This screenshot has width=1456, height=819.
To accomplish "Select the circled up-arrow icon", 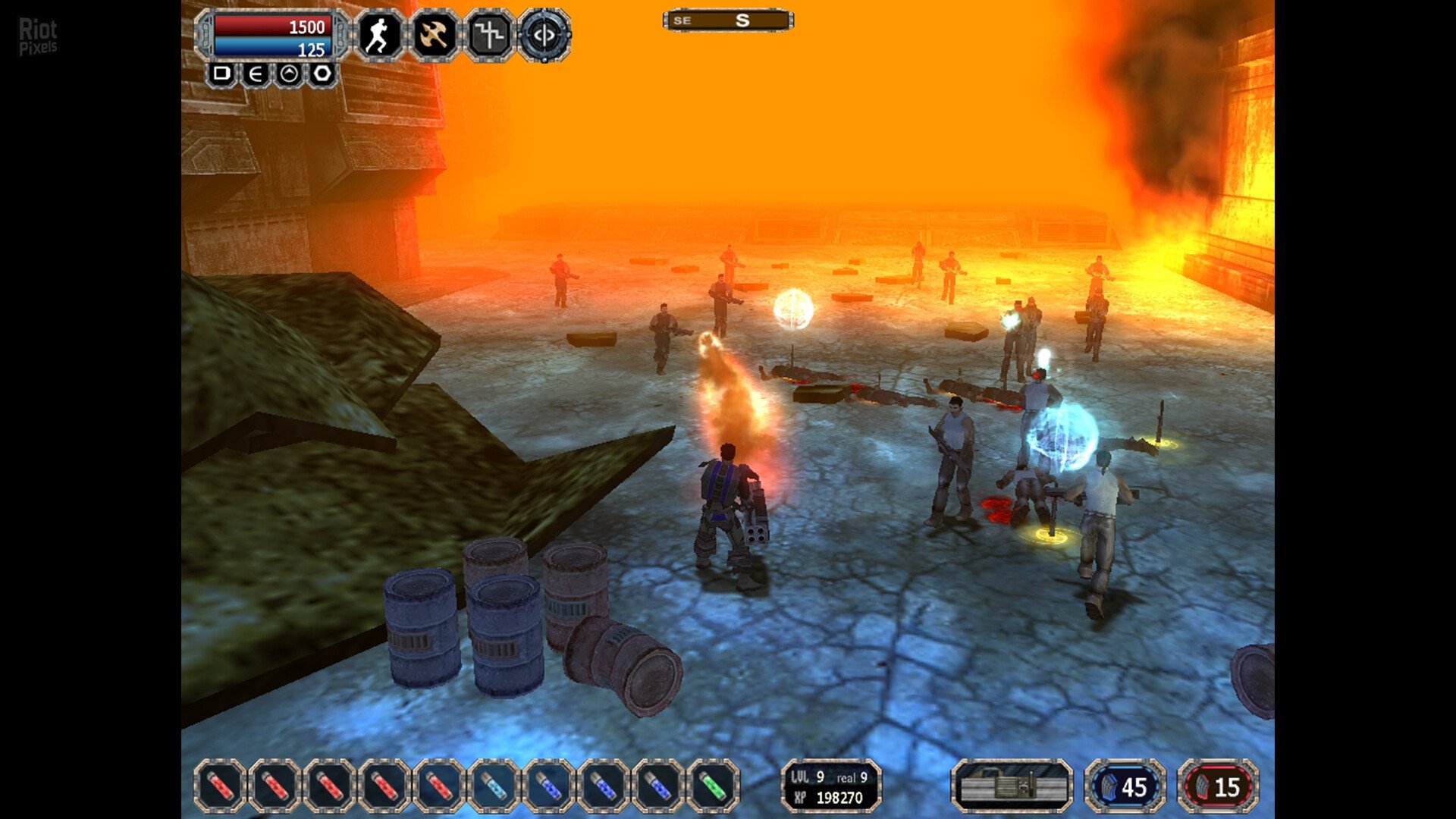I will 289,74.
